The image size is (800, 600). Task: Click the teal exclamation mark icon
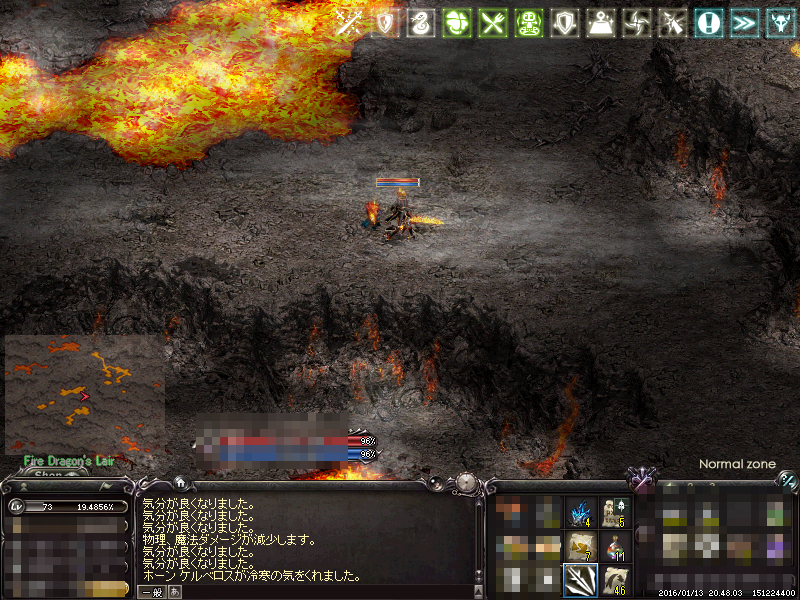(x=709, y=23)
